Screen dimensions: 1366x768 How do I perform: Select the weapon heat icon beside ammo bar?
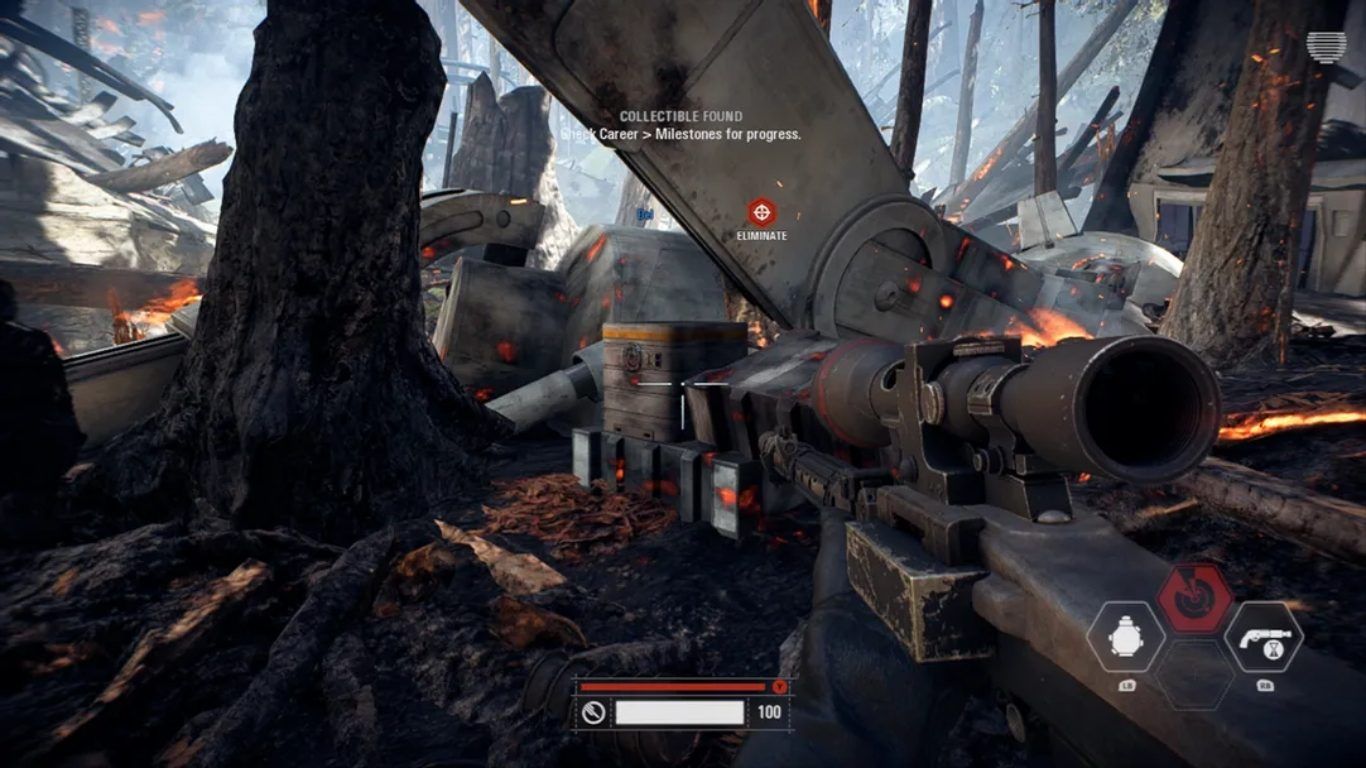593,712
